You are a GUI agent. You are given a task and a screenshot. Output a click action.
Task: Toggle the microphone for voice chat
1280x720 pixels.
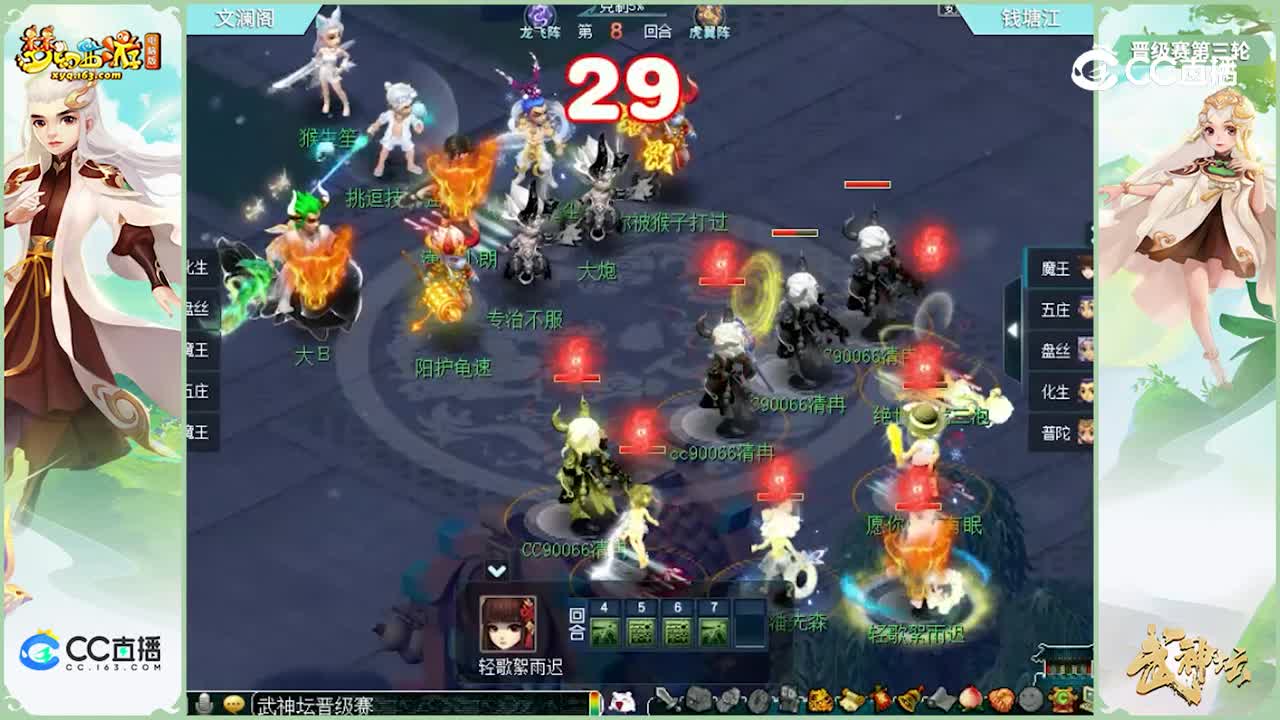tap(204, 704)
